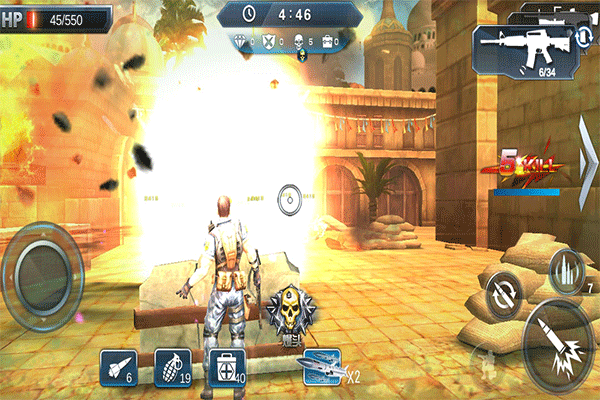Reload ammo with the bullets button
600x400 pixels.
coord(566,268)
